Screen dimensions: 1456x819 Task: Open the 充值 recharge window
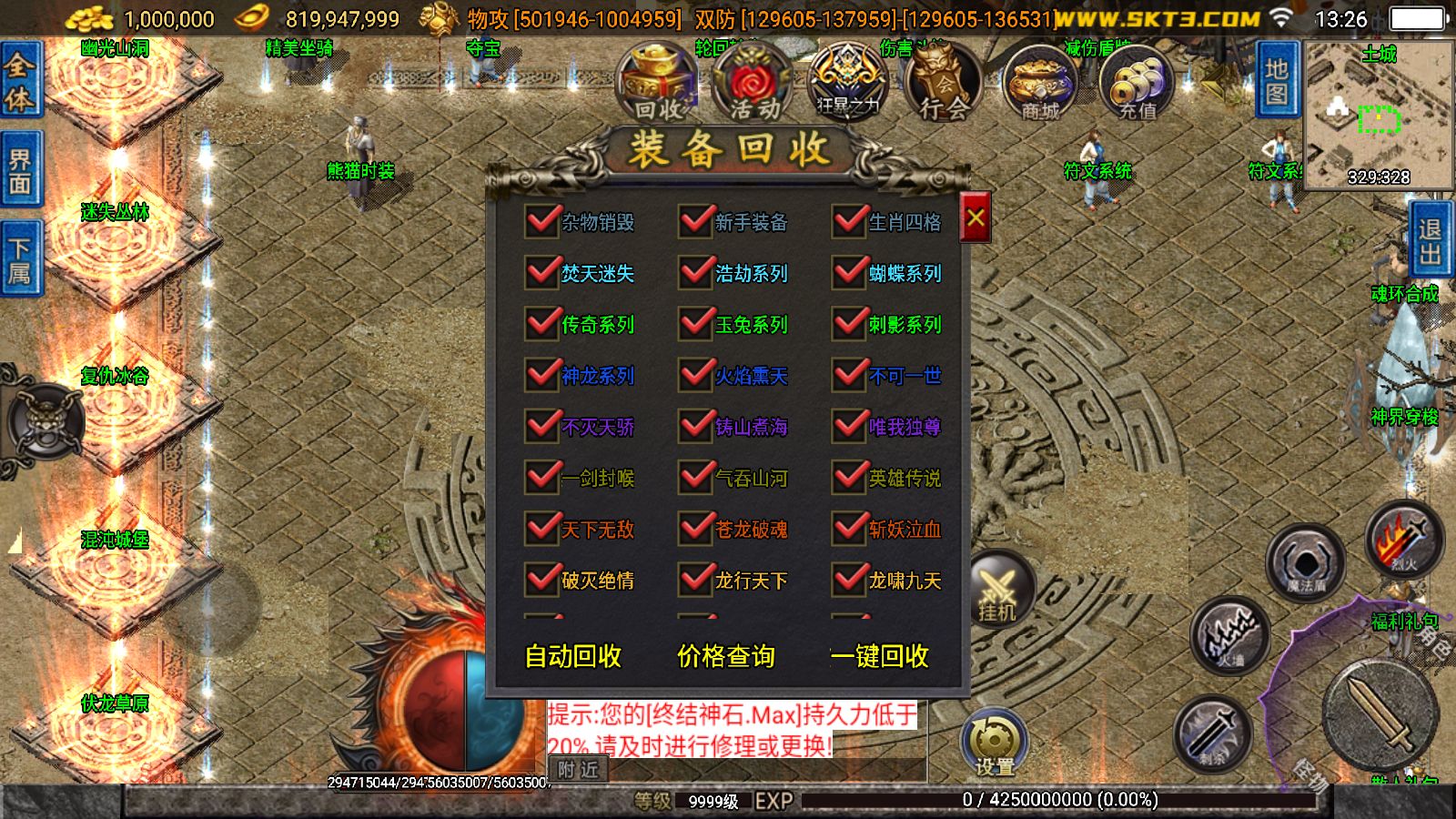1135,82
